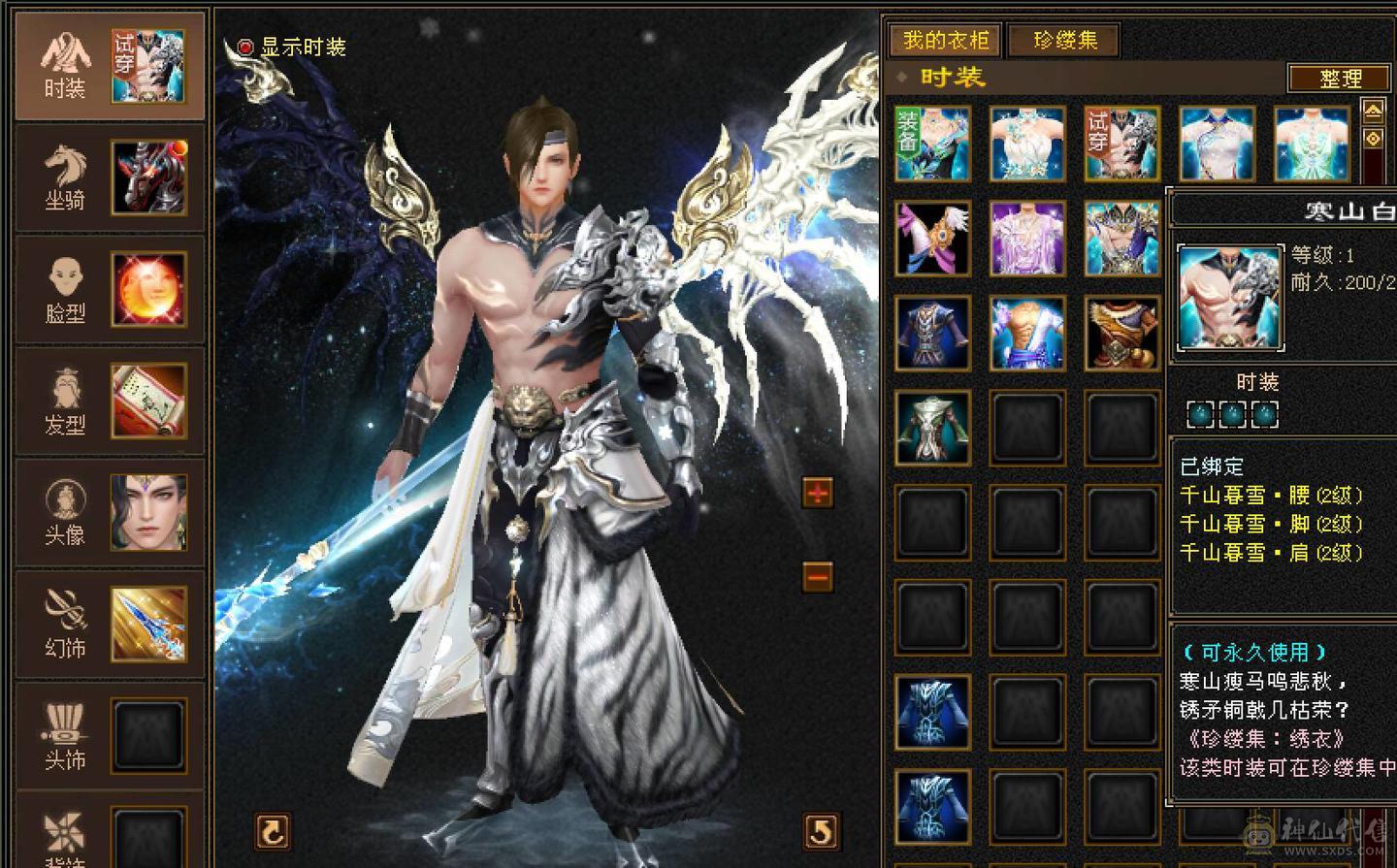Switch to the 我的衣柜 tab
1397x868 pixels.
[x=944, y=42]
